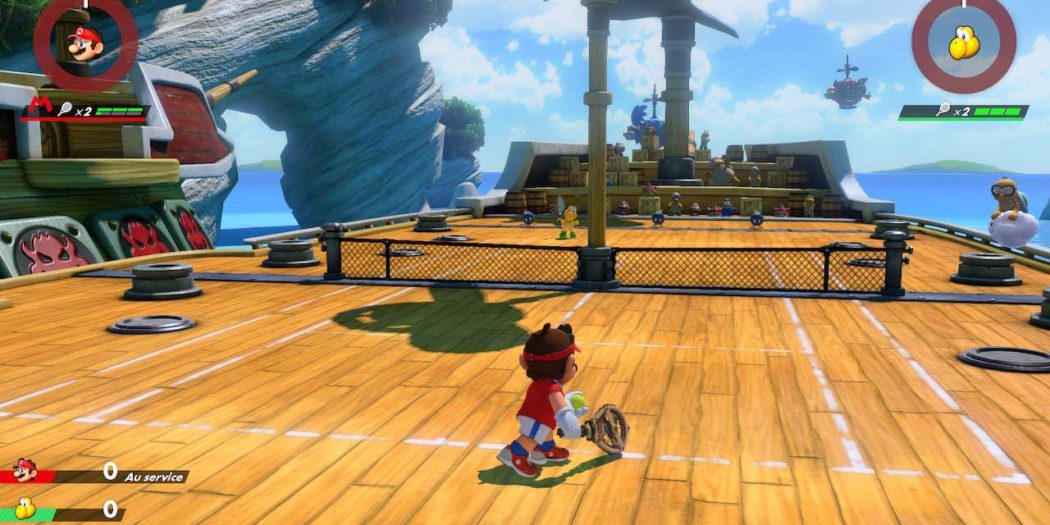Select the Koopa Troopa energy gauge portrait
Viewport: 1050px width, 525px height.
click(x=963, y=42)
